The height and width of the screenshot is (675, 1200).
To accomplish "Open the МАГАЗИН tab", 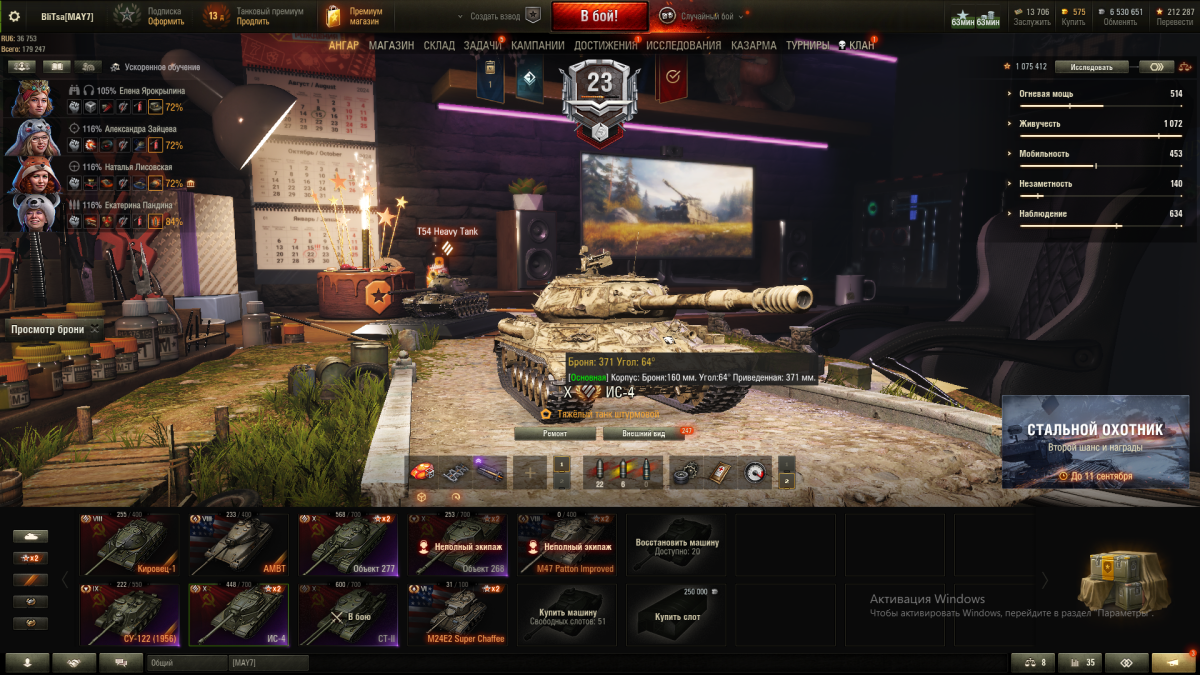I will (391, 45).
